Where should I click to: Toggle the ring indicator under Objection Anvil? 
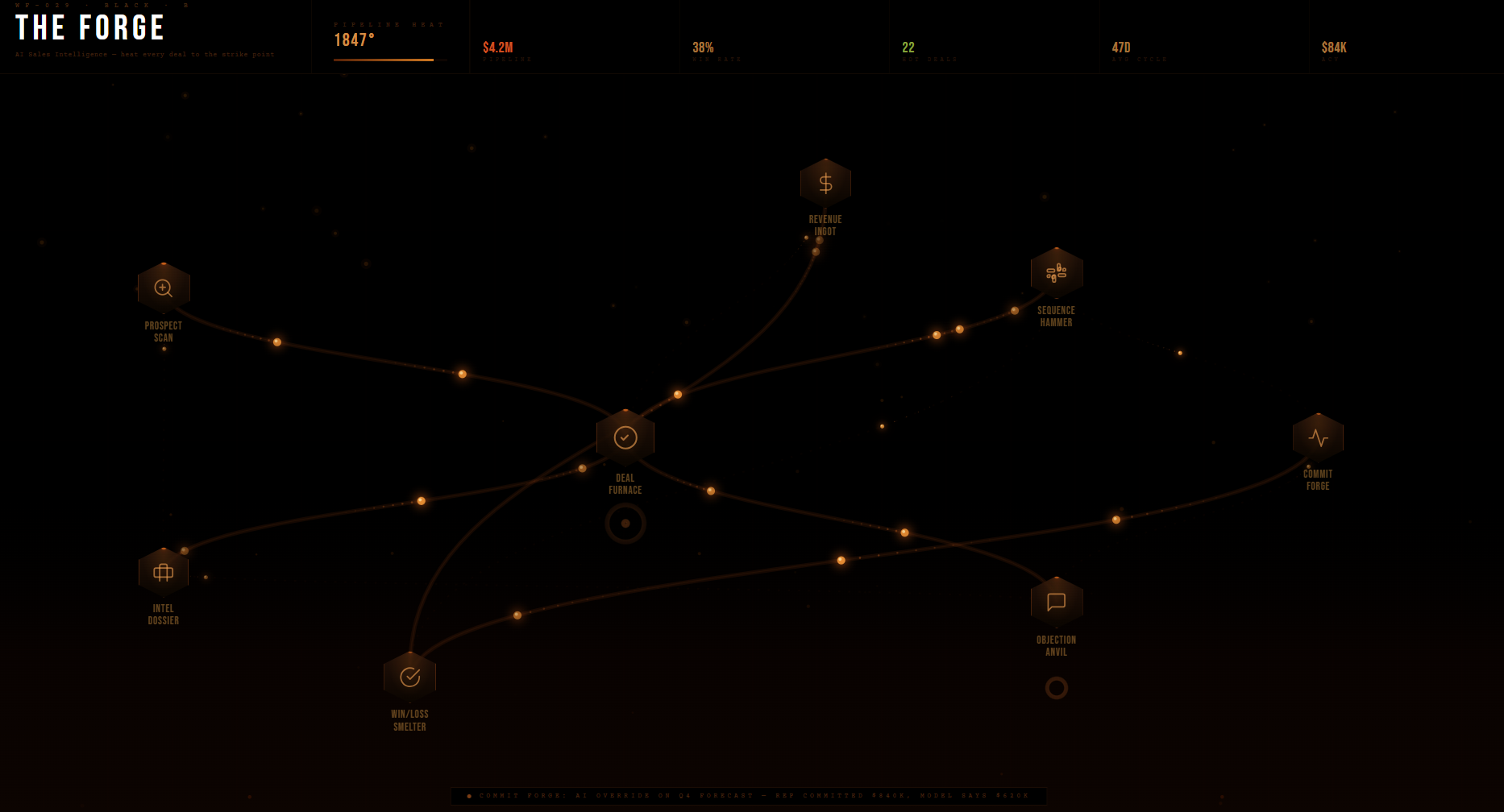click(x=1057, y=689)
